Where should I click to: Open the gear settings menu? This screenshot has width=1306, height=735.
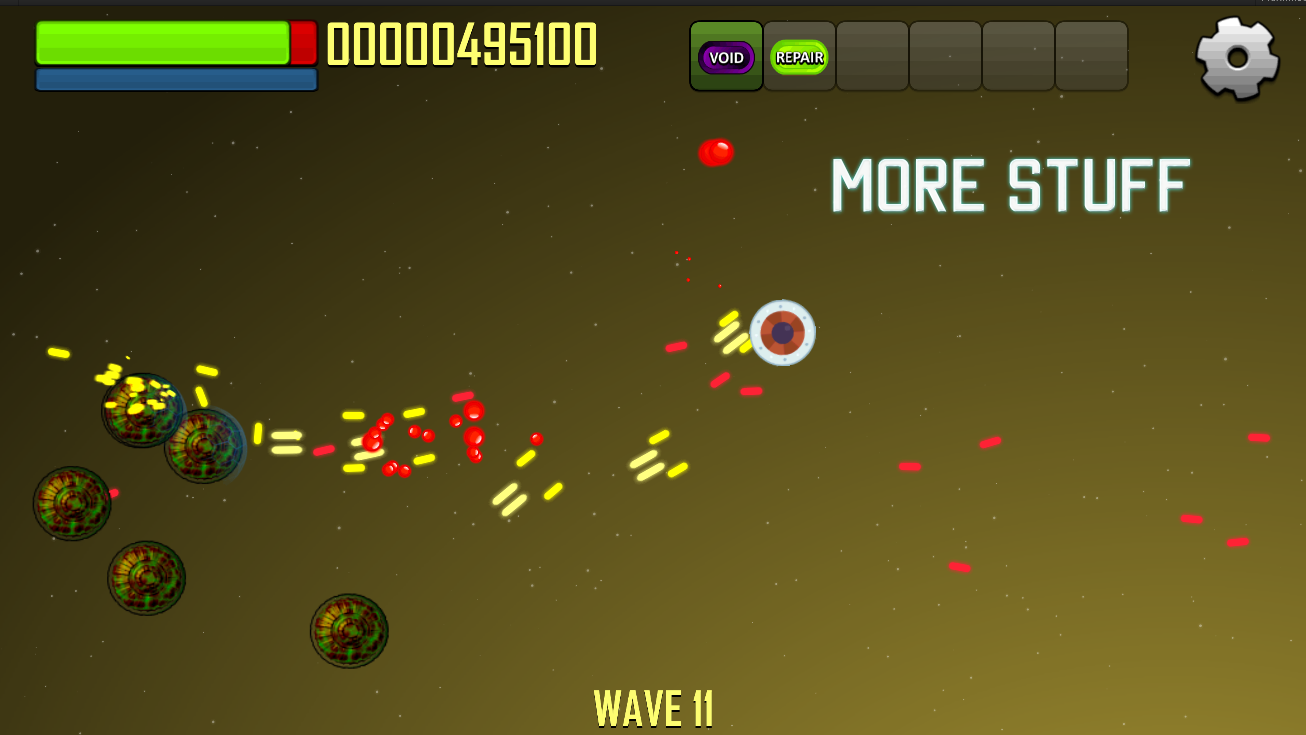(x=1237, y=57)
